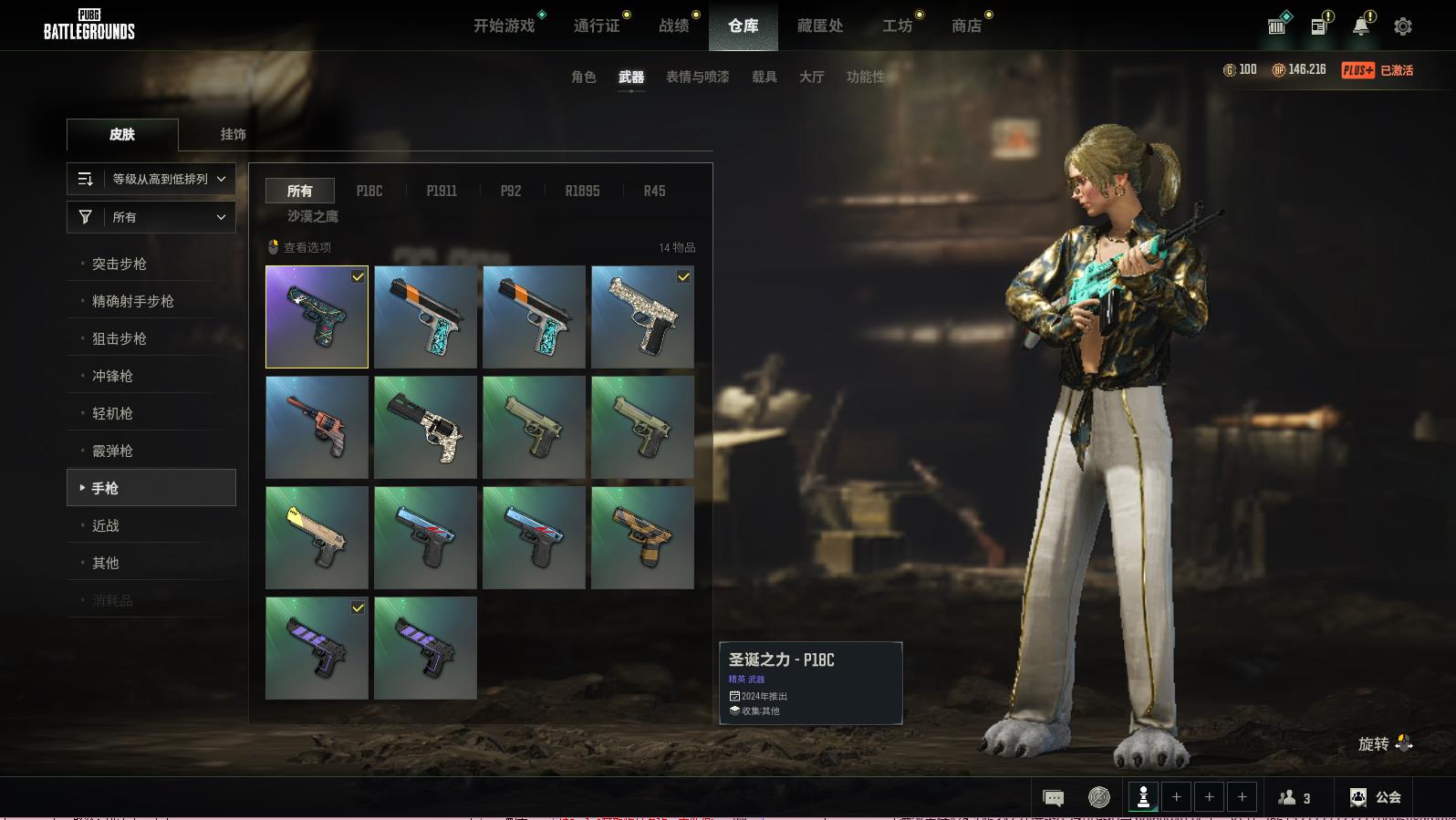Image resolution: width=1456 pixels, height=820 pixels.
Task: Filter pistol skins by P1911
Action: click(442, 191)
